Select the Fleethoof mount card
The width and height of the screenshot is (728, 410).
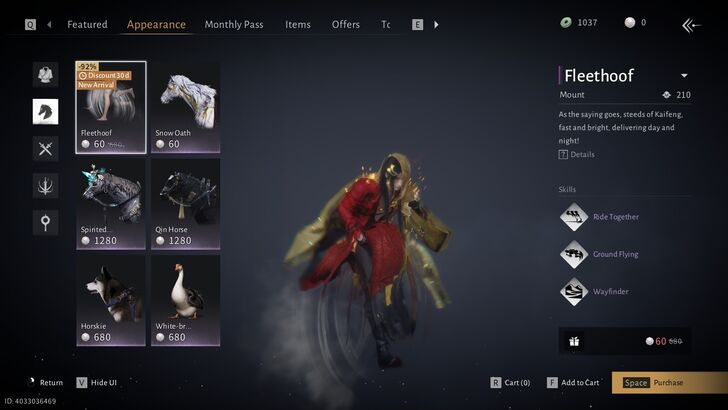(x=111, y=106)
